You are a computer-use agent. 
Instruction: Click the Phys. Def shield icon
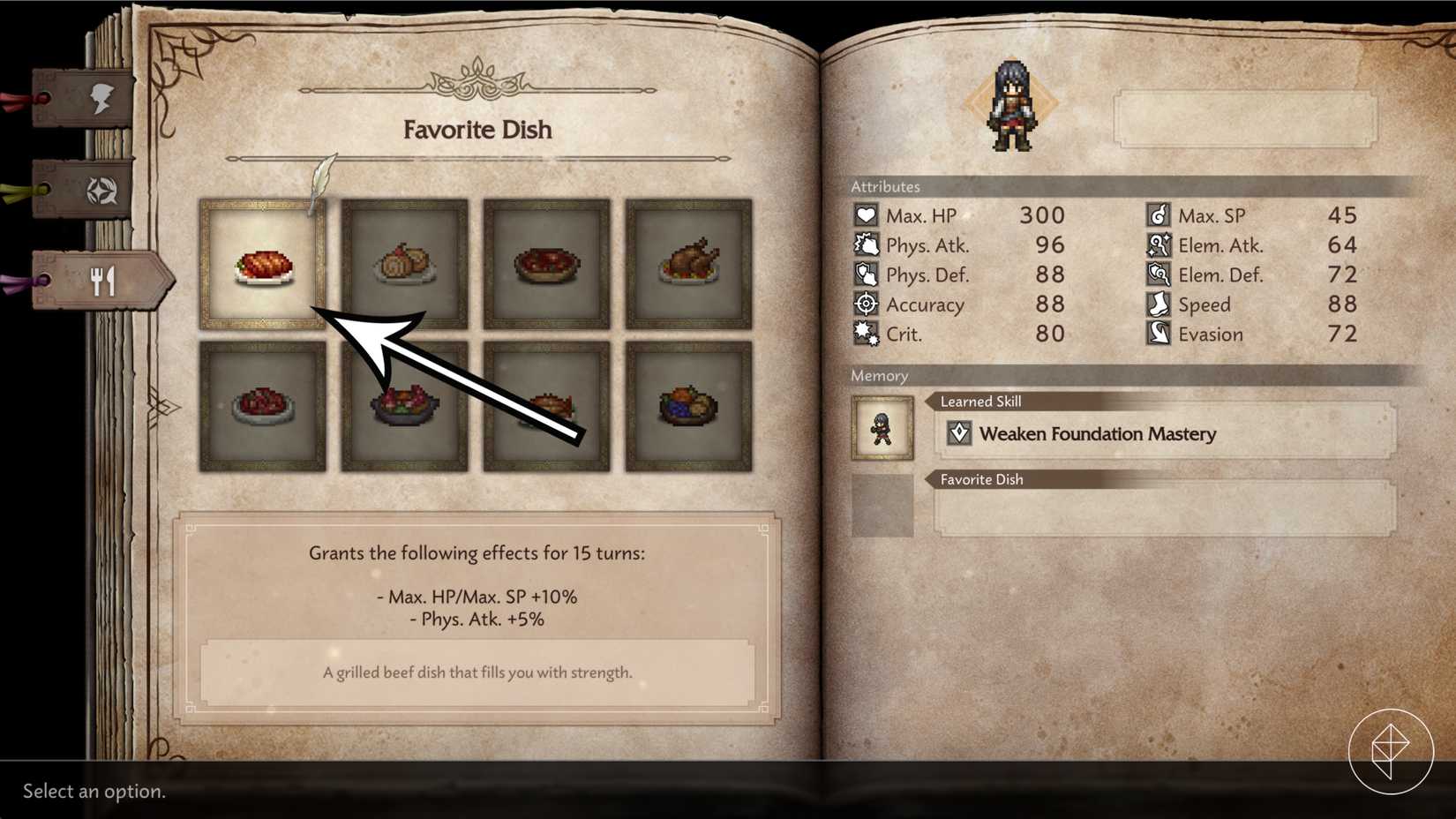tap(867, 274)
